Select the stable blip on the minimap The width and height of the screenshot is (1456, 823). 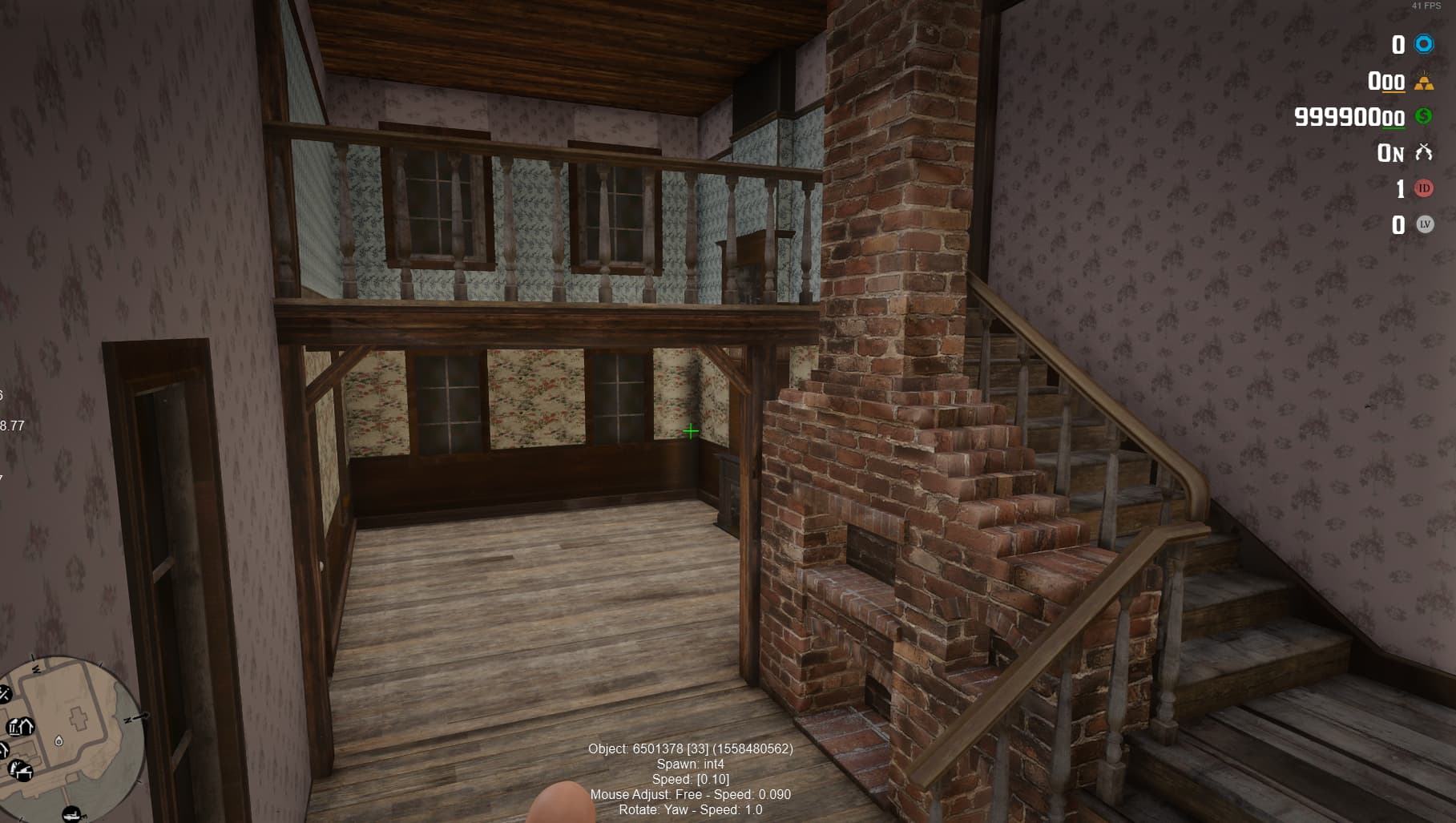click(x=2, y=749)
